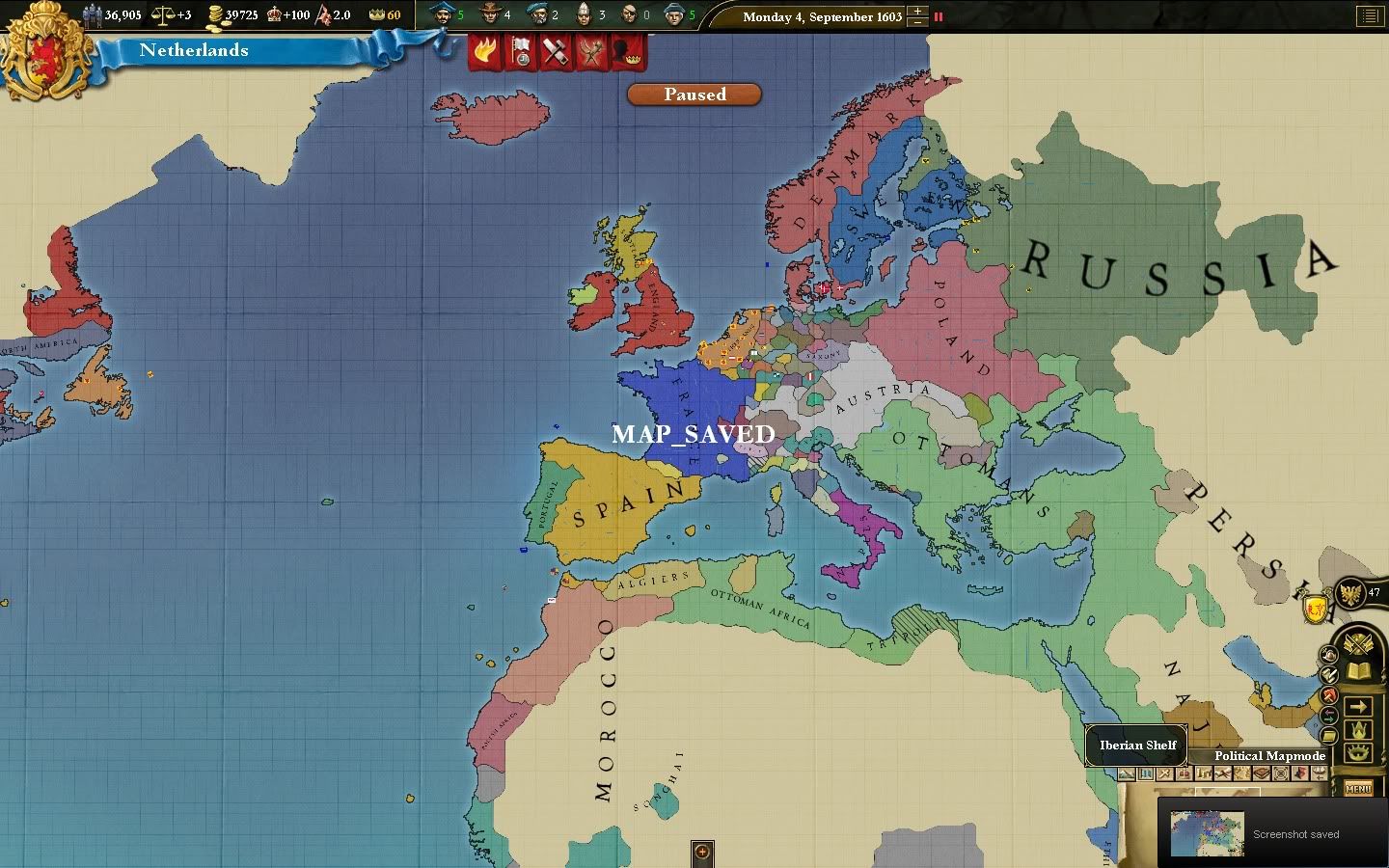1389x868 pixels.
Task: Click the flame alert banner
Action: click(x=485, y=51)
